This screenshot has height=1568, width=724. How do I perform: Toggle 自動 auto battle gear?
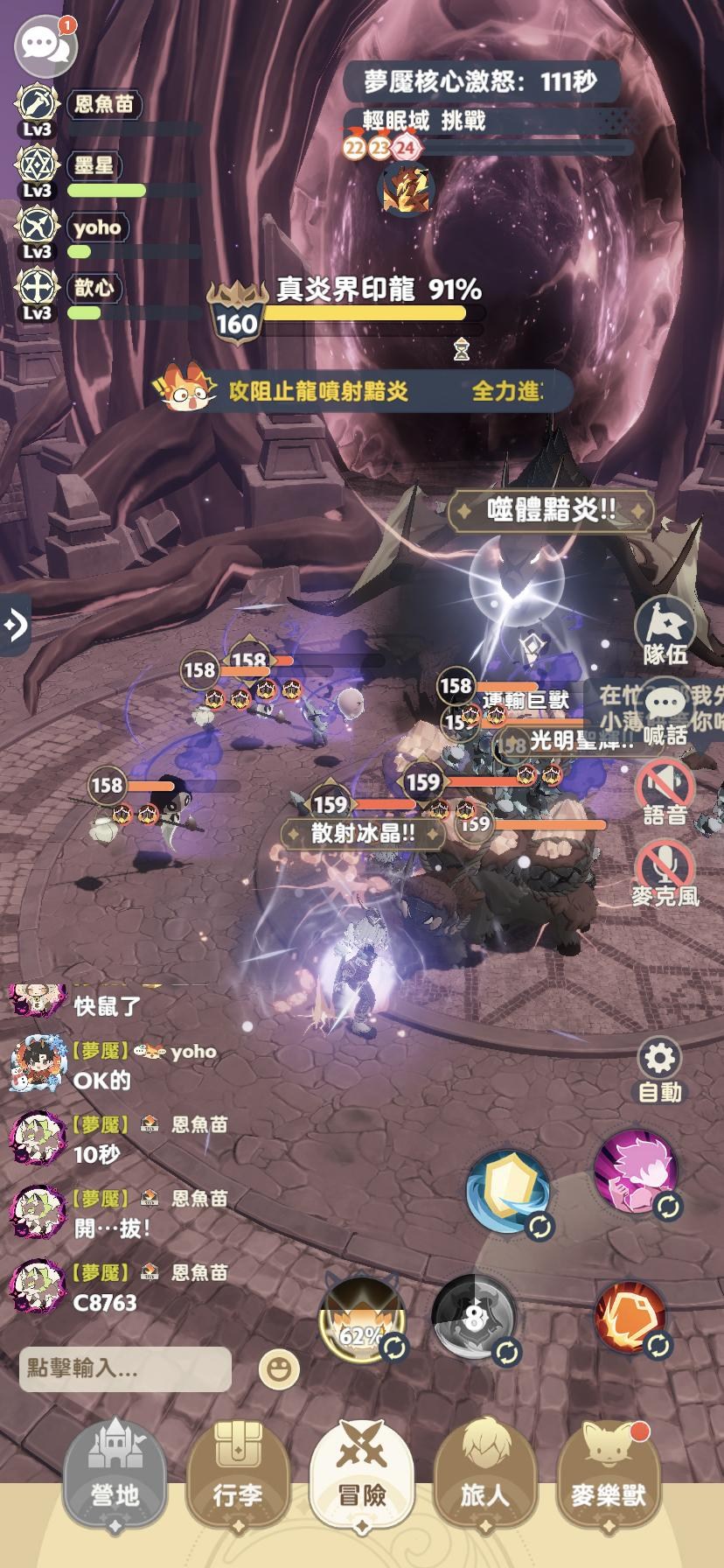pyautogui.click(x=659, y=1069)
